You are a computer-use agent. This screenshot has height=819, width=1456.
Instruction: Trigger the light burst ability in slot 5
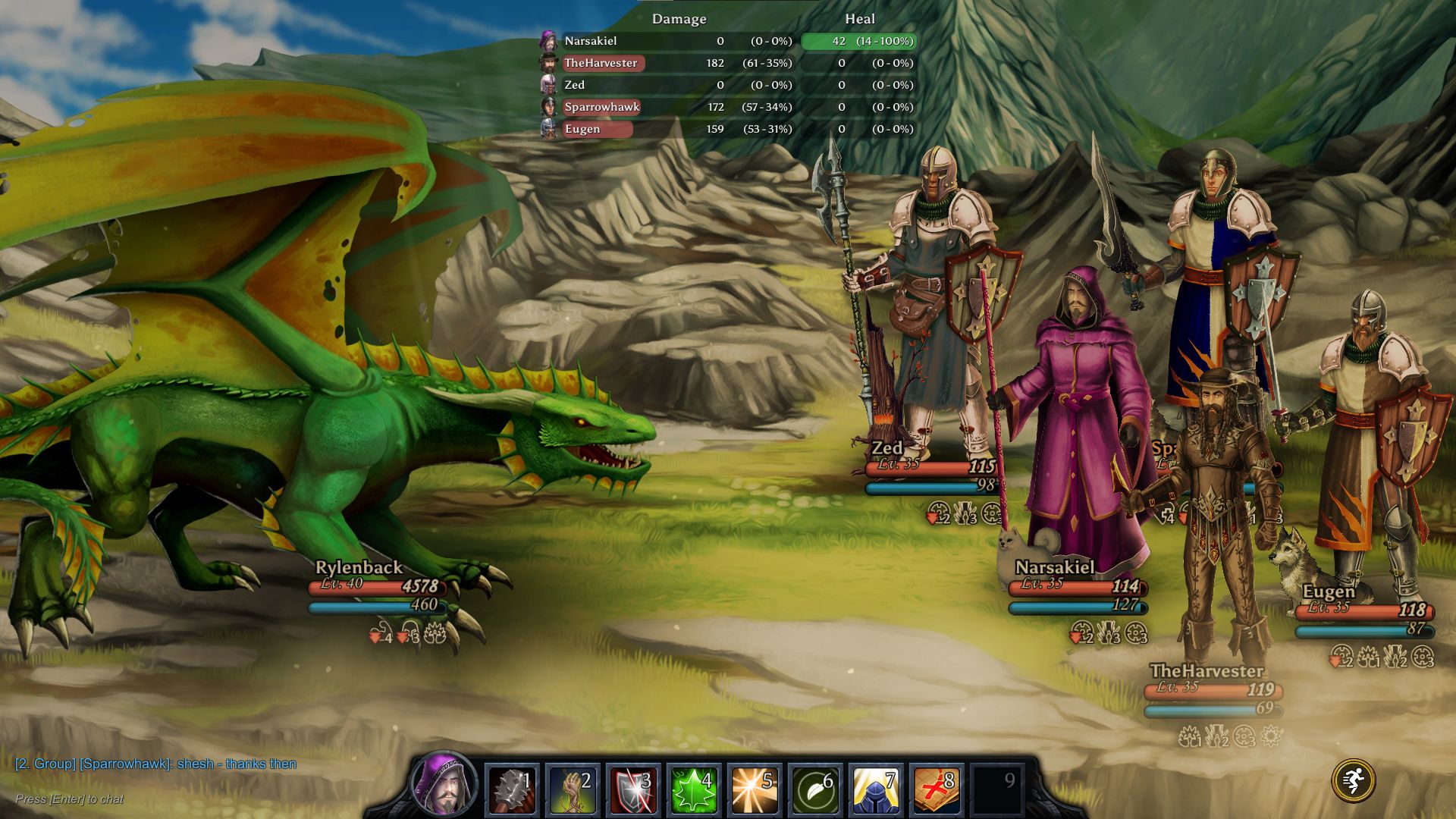click(x=755, y=789)
